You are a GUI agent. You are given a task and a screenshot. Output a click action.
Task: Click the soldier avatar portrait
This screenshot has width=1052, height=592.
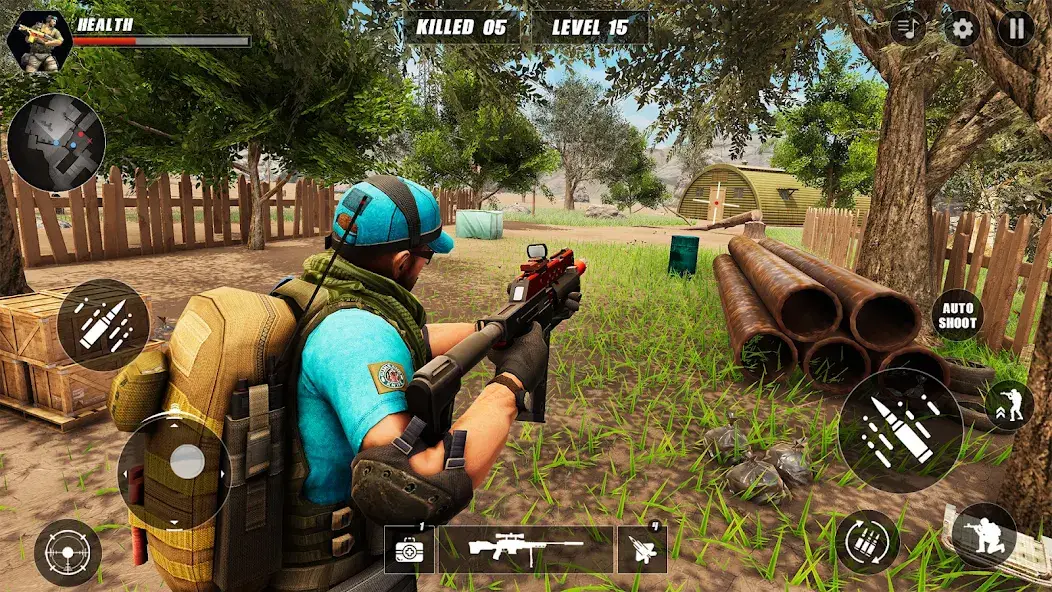pos(39,40)
